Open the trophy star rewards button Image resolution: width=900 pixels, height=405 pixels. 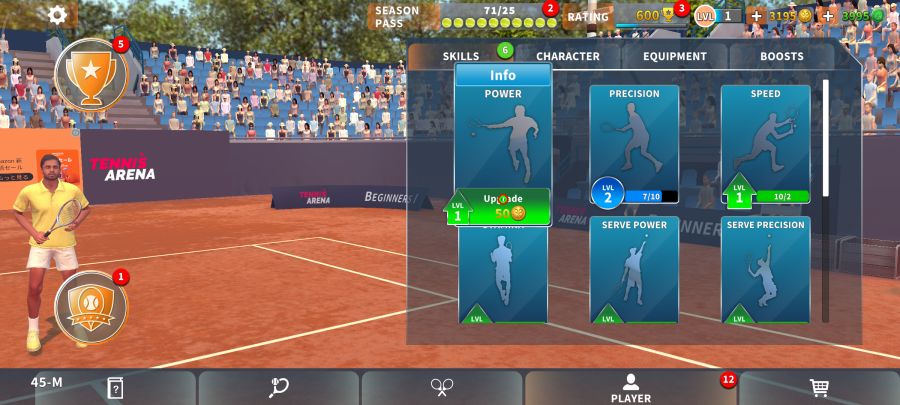tap(90, 74)
